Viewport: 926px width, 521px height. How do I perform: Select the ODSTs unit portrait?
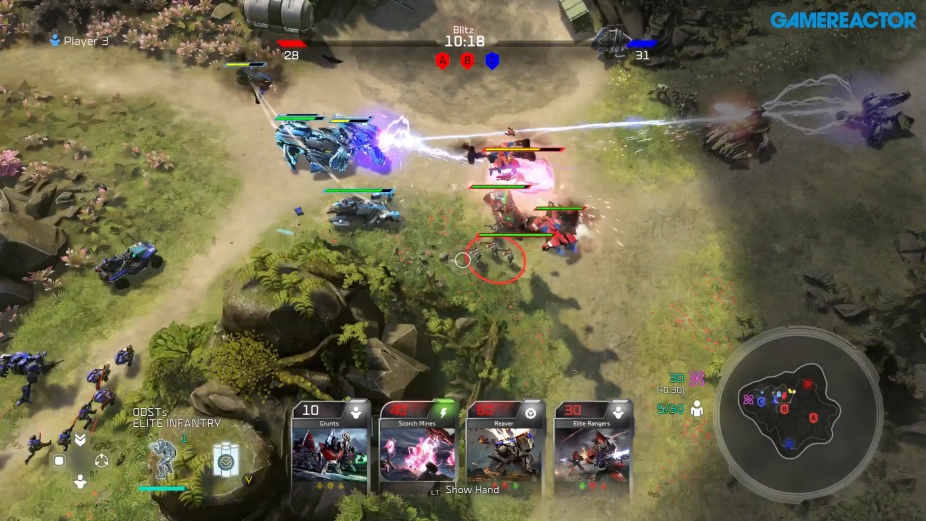pyautogui.click(x=163, y=458)
